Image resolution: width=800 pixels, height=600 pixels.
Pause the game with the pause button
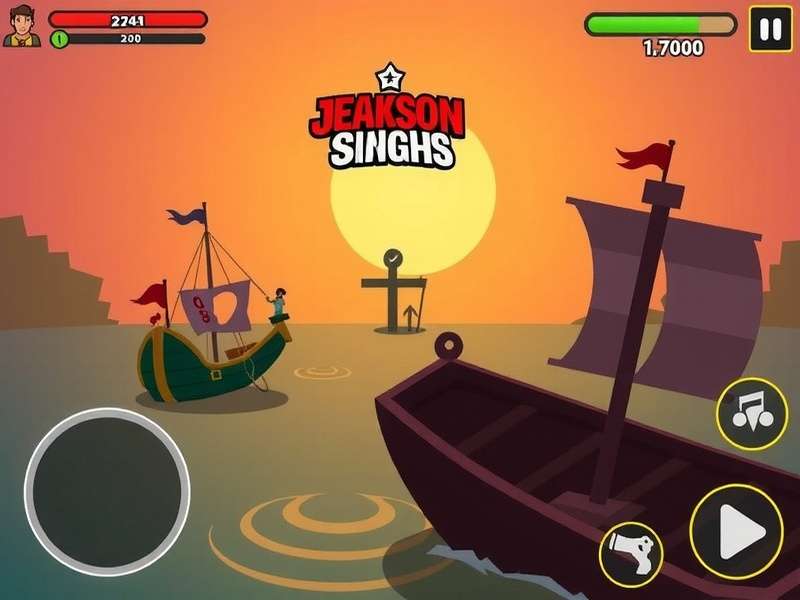coord(770,30)
